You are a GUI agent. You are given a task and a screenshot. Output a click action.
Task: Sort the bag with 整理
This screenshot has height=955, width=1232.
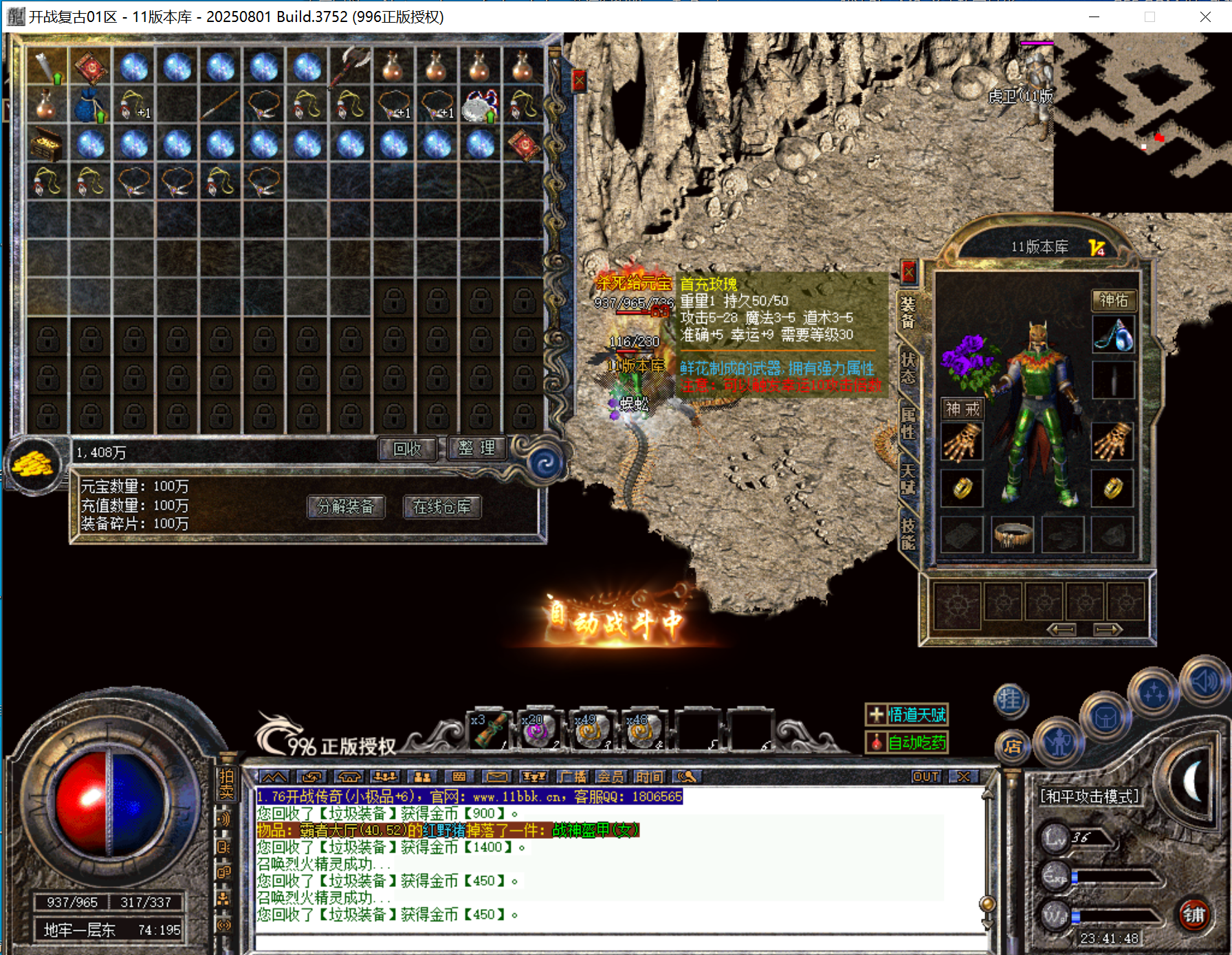point(476,448)
